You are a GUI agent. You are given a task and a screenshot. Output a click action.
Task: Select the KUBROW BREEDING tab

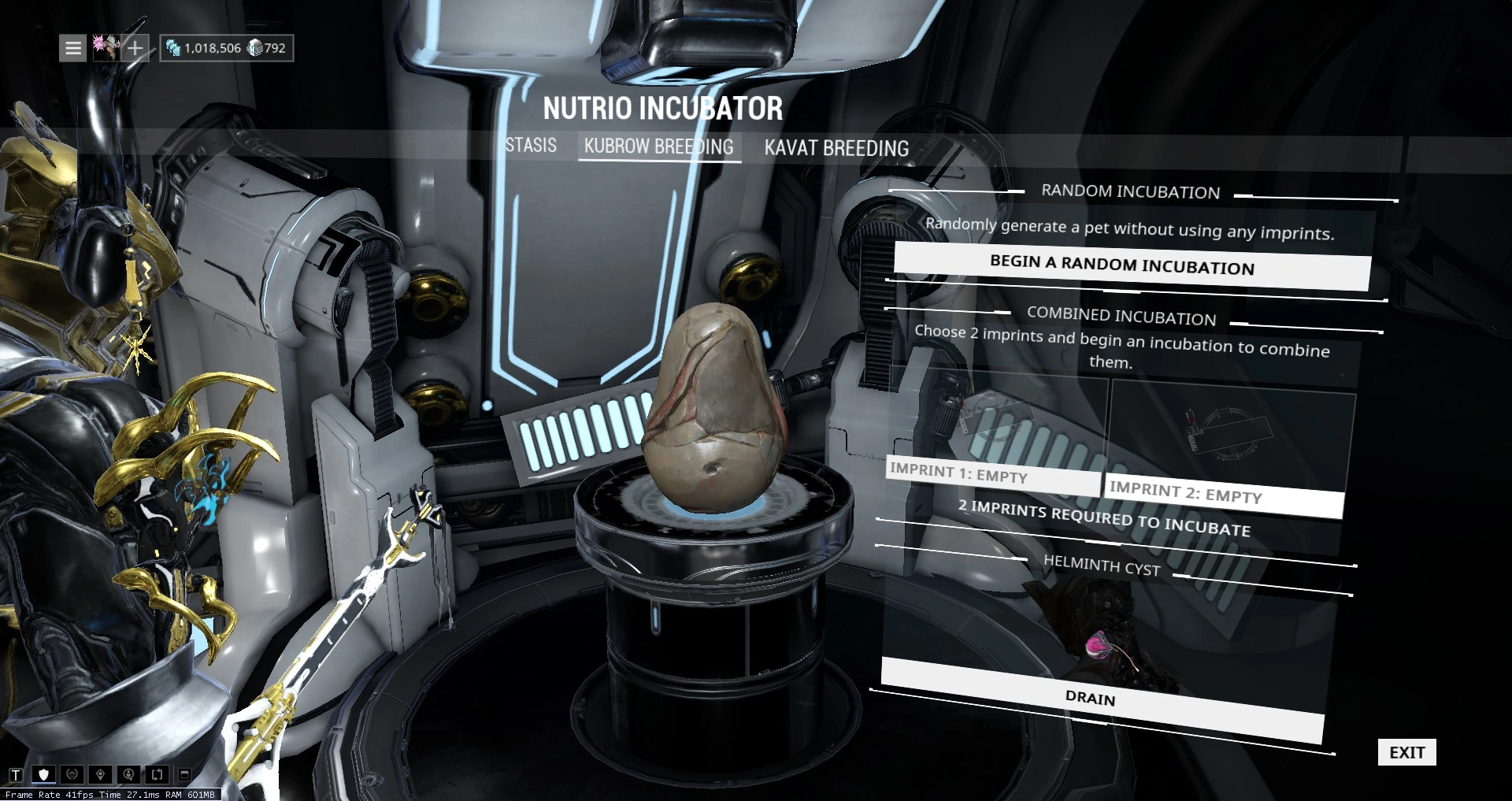tap(660, 146)
